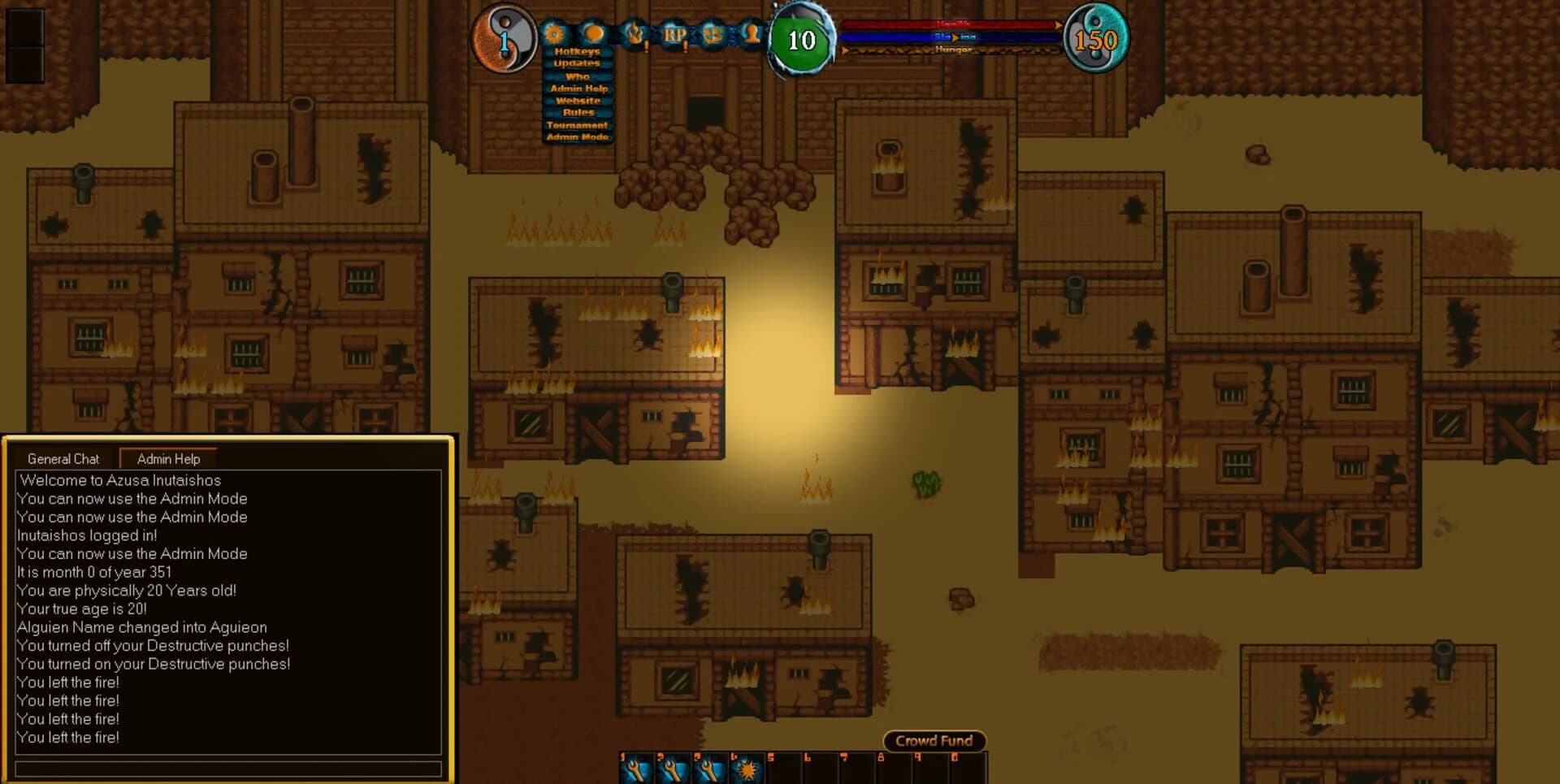Open the quill notification icon with exclamation mark
Viewport: 1560px width, 784px height.
pos(636,35)
